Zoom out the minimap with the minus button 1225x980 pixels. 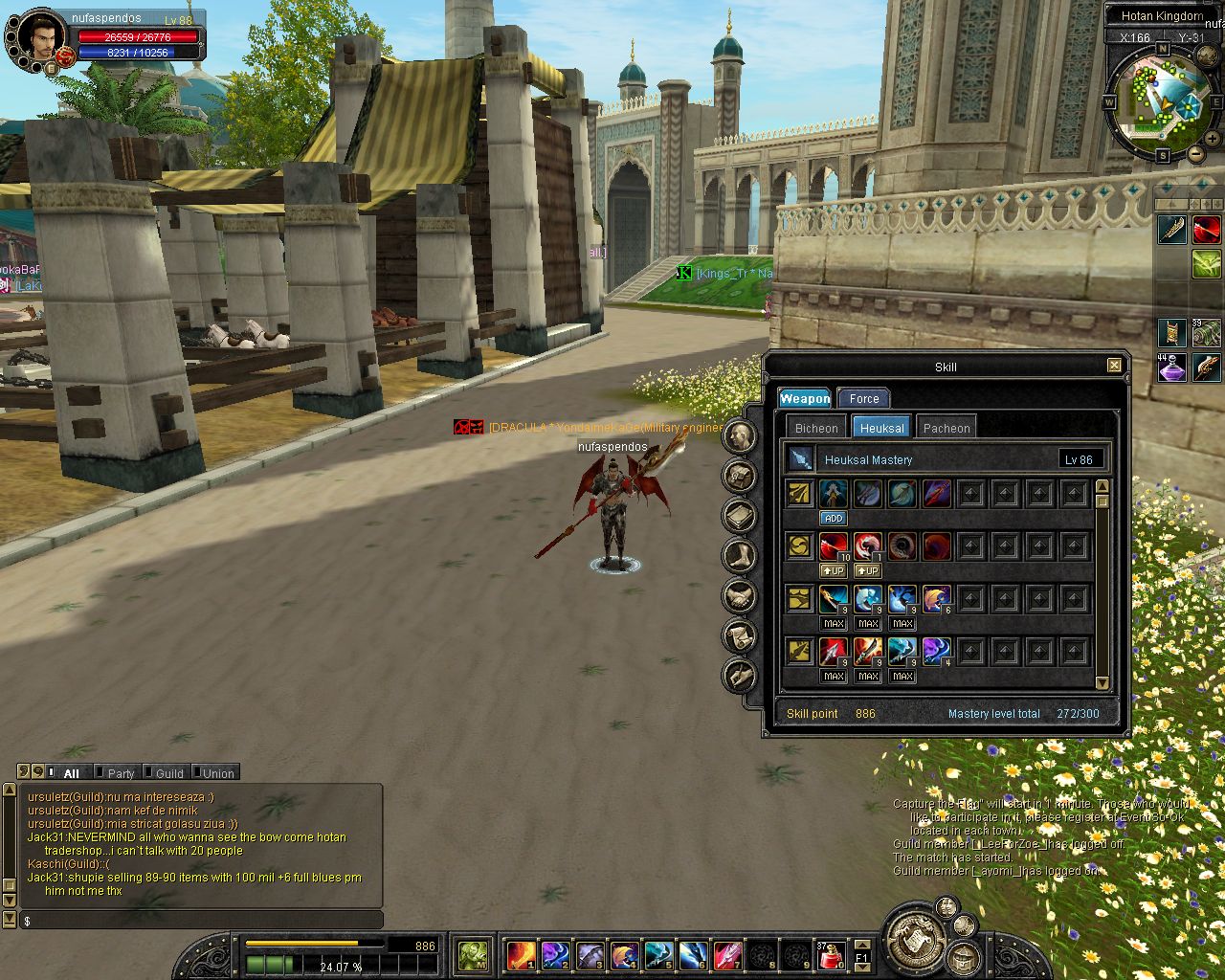tap(1196, 153)
